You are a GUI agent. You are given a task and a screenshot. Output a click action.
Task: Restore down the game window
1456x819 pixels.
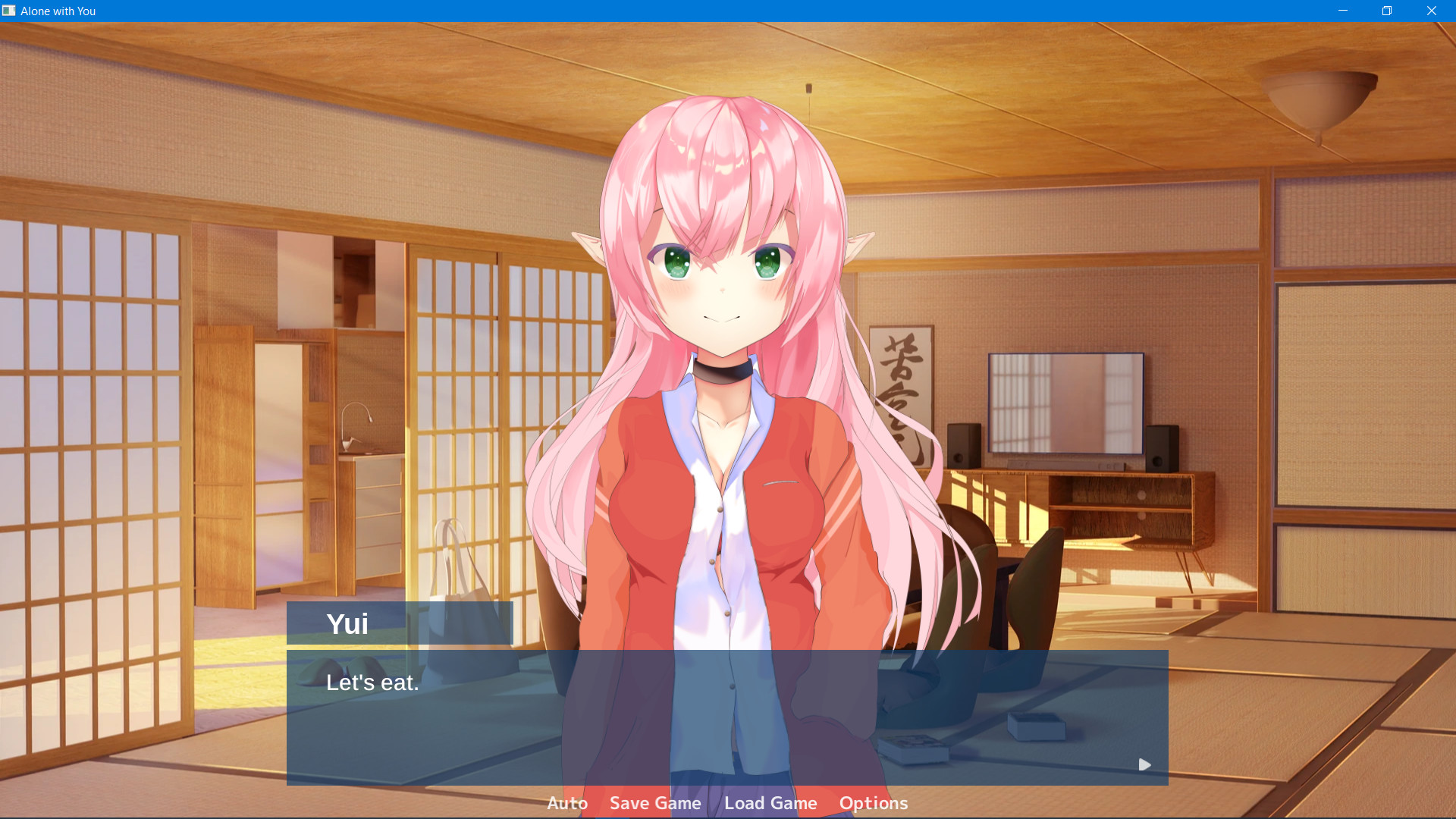pos(1387,11)
